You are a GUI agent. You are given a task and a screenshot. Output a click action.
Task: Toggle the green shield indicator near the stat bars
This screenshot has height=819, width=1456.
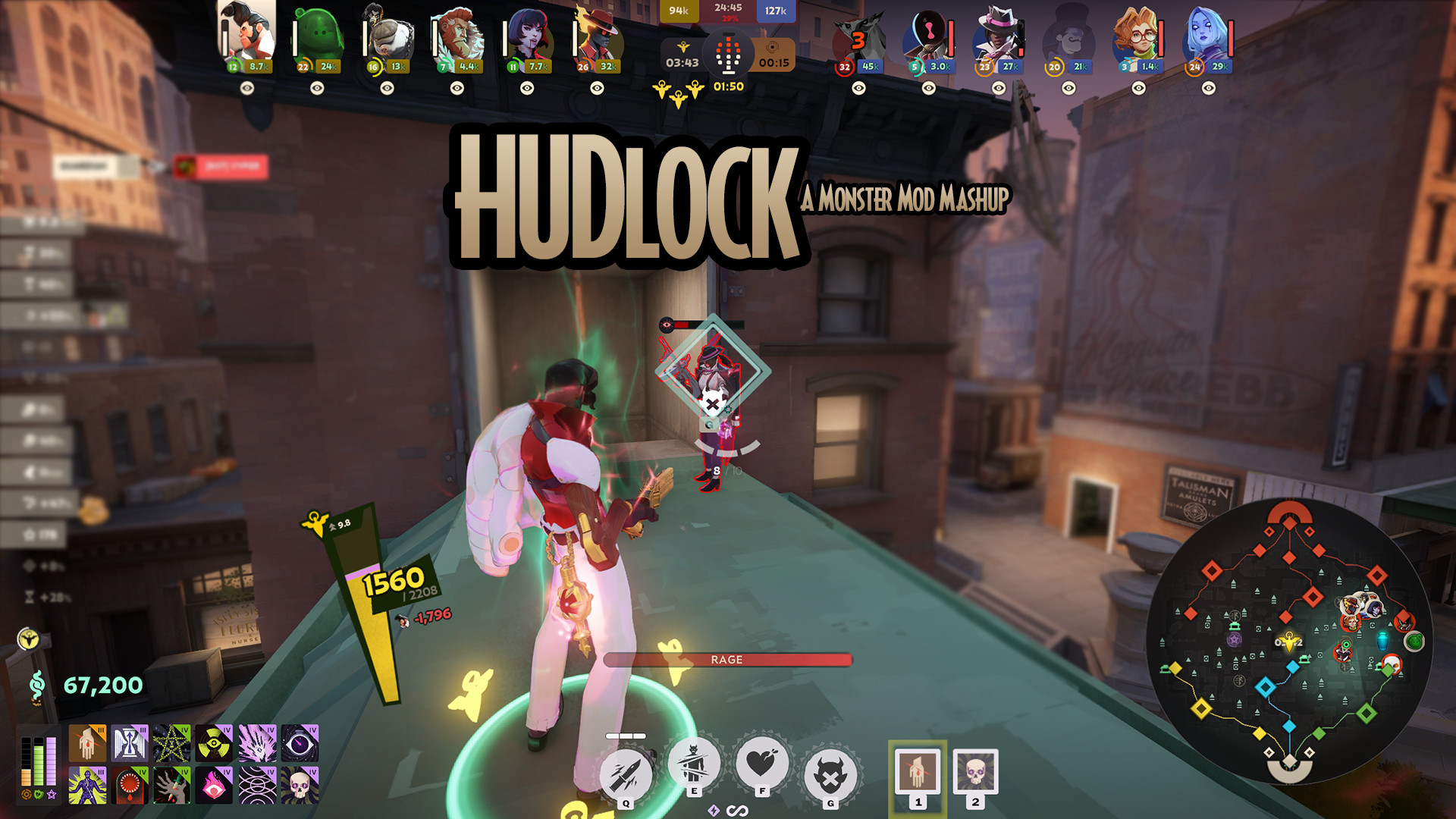pos(38,794)
